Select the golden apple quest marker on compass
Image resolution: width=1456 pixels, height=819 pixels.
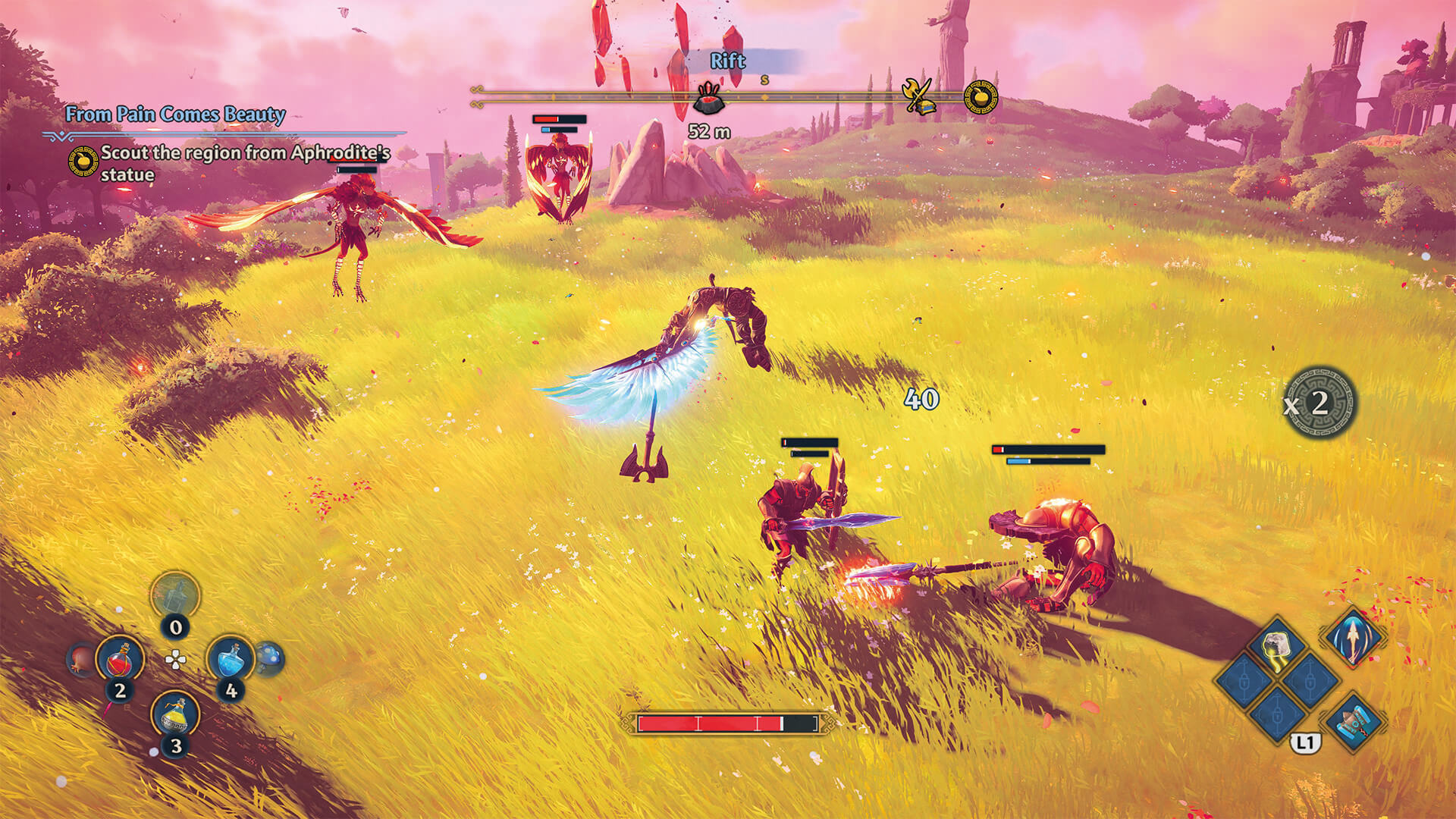980,97
